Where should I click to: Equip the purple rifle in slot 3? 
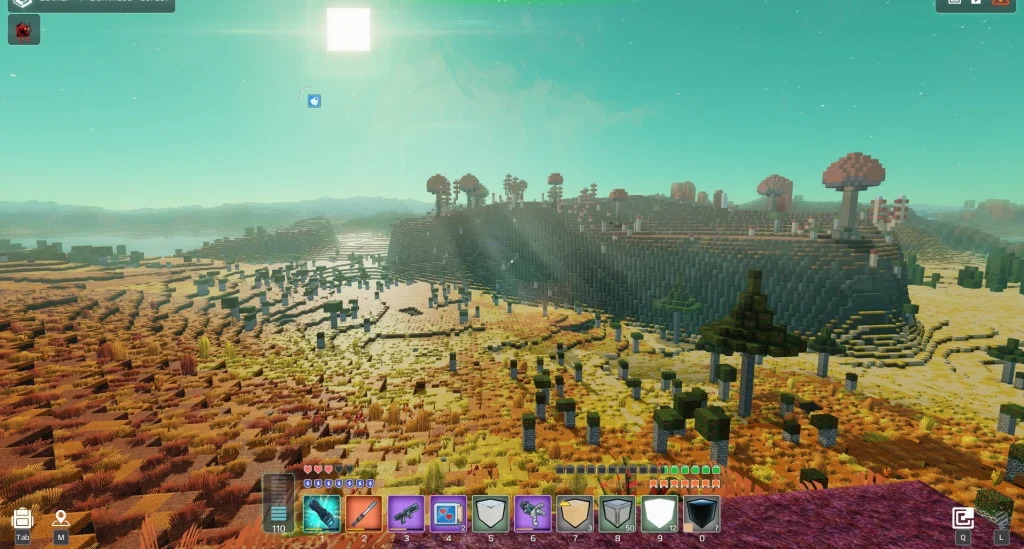406,513
